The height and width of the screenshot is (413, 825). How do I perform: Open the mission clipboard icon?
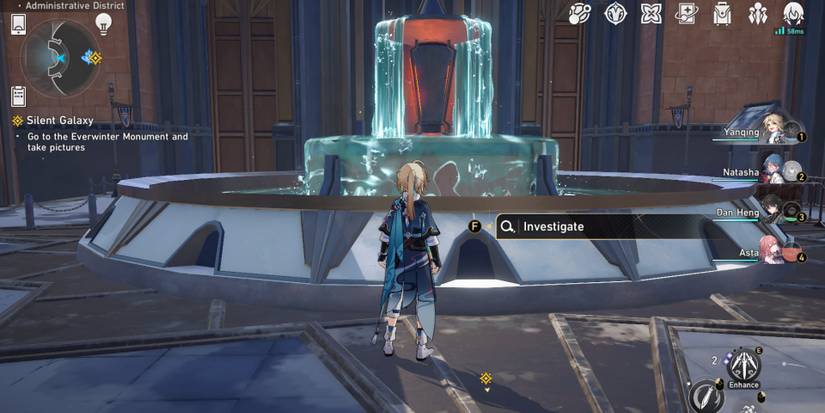coord(17,96)
